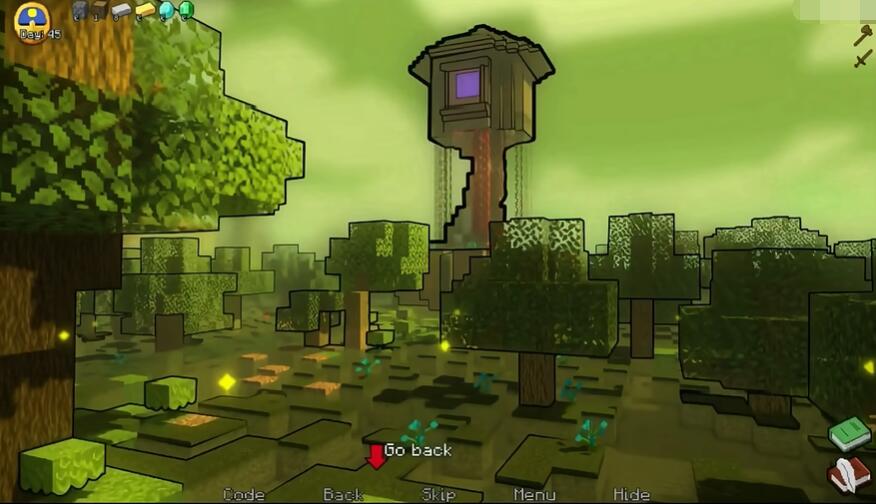Select the stone block resource icon

tap(81, 11)
